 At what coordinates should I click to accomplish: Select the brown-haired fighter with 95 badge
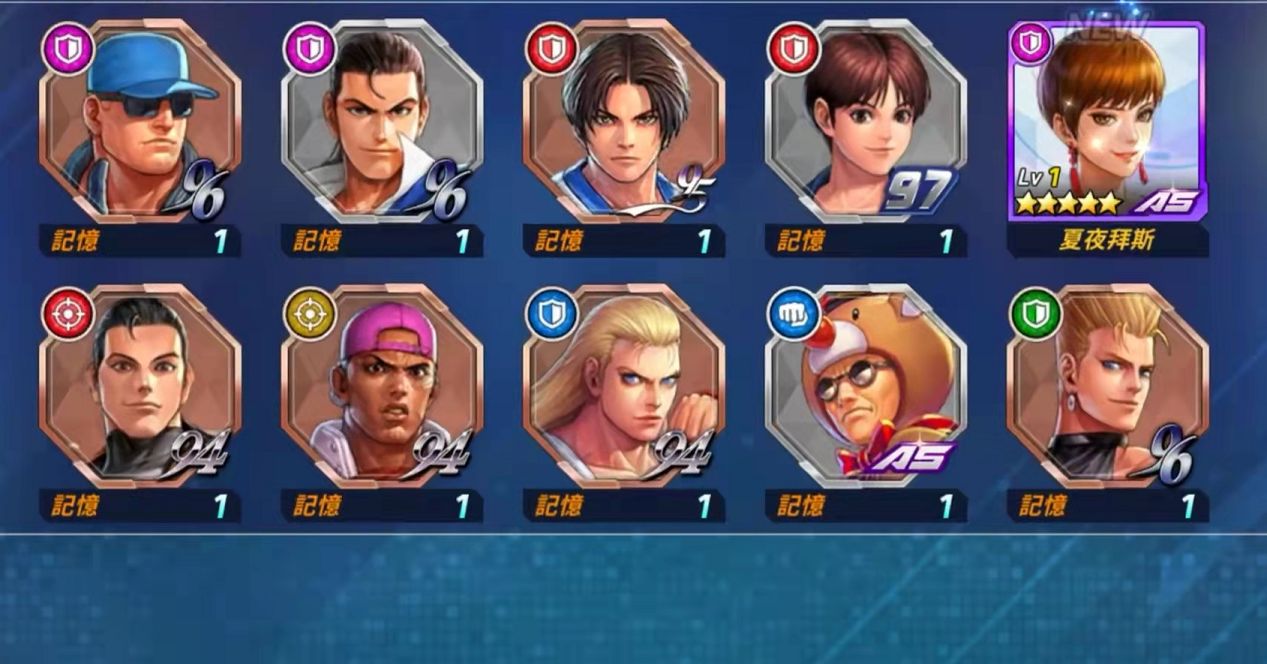(x=624, y=125)
